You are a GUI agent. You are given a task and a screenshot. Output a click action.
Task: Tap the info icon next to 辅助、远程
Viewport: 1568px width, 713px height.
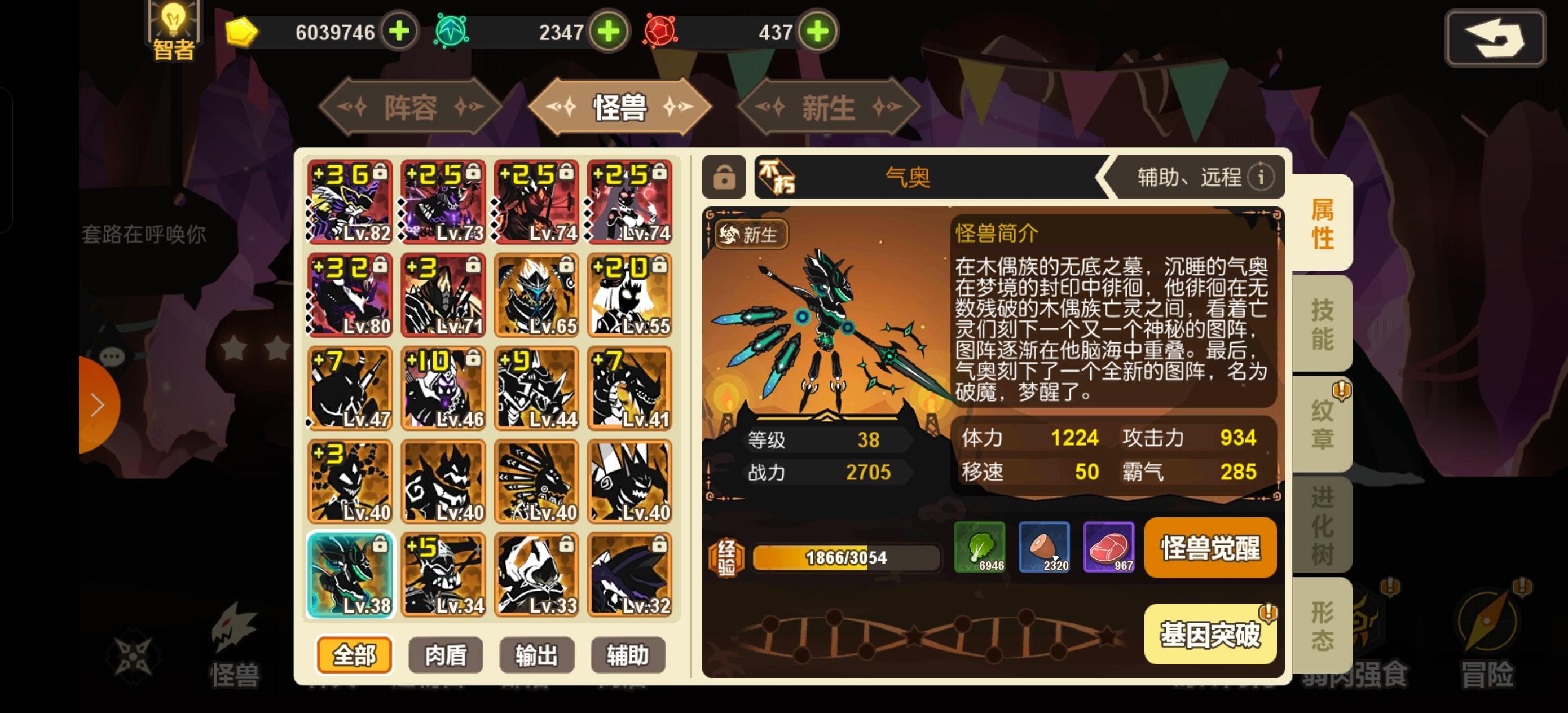point(1262,177)
